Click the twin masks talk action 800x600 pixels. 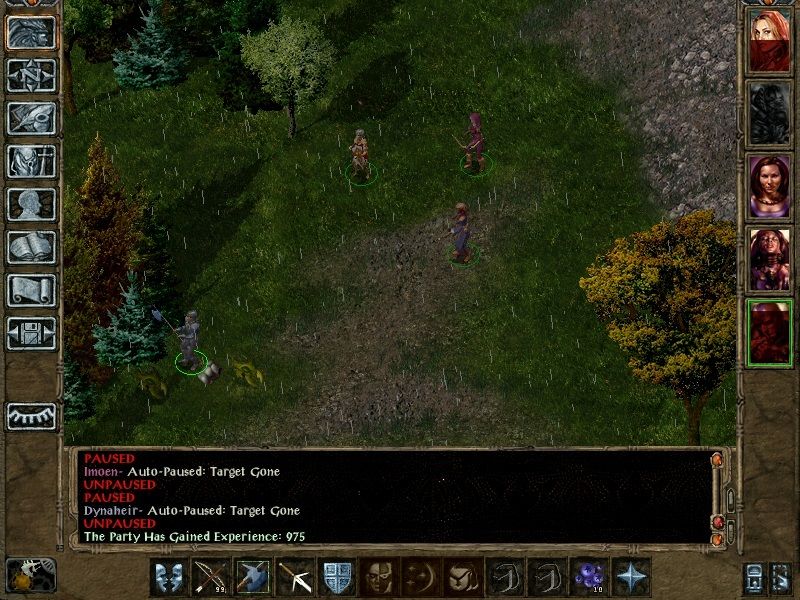[x=168, y=577]
